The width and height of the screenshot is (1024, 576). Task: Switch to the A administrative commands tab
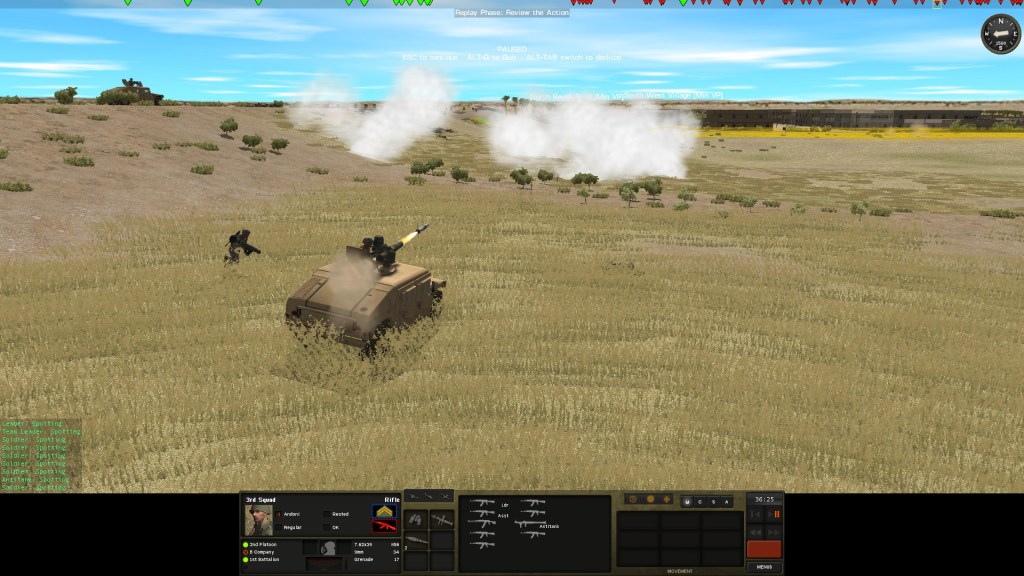pos(726,501)
